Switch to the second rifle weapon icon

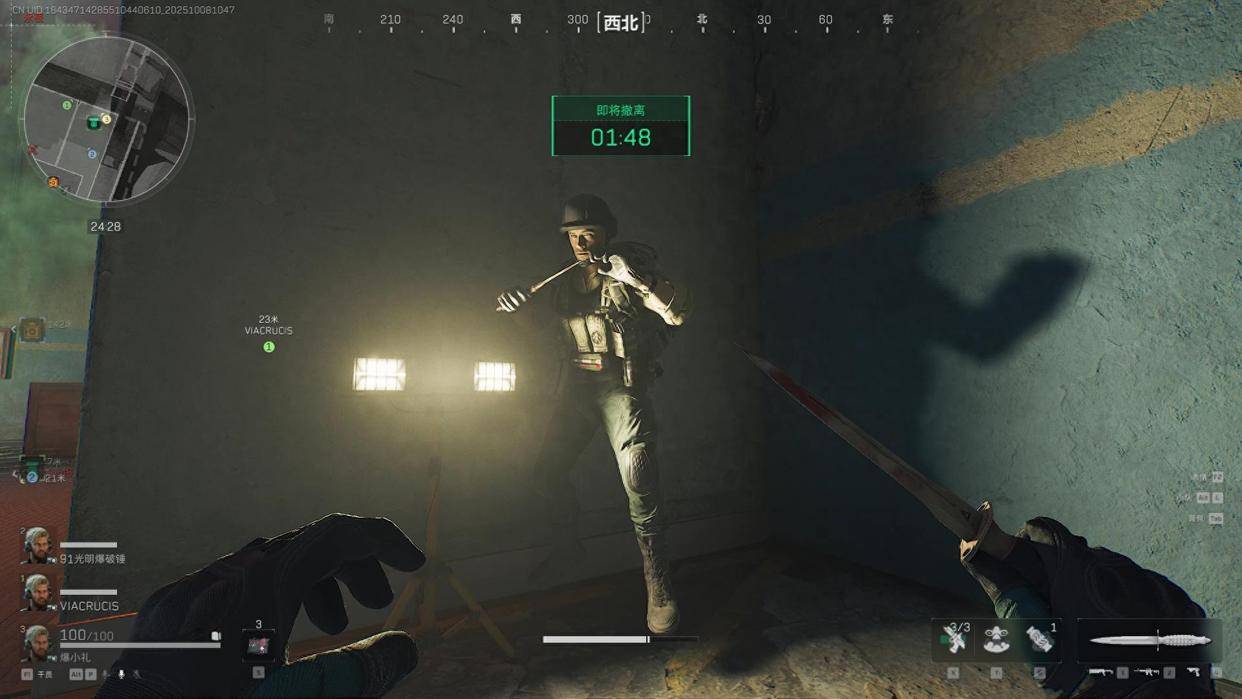pos(1147,672)
